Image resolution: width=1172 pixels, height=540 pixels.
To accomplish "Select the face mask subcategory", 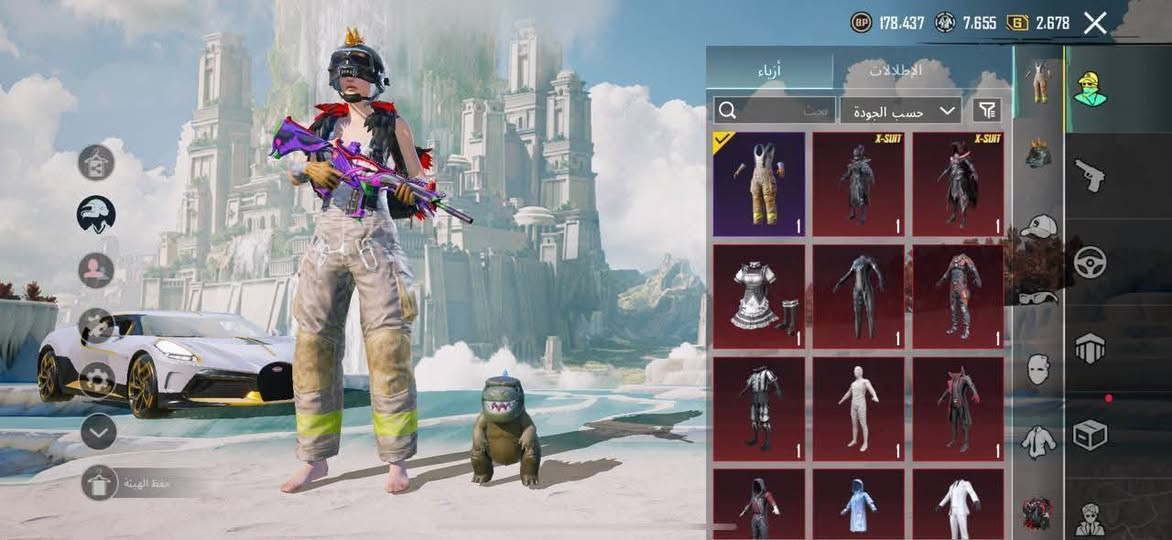I will pos(1039,369).
